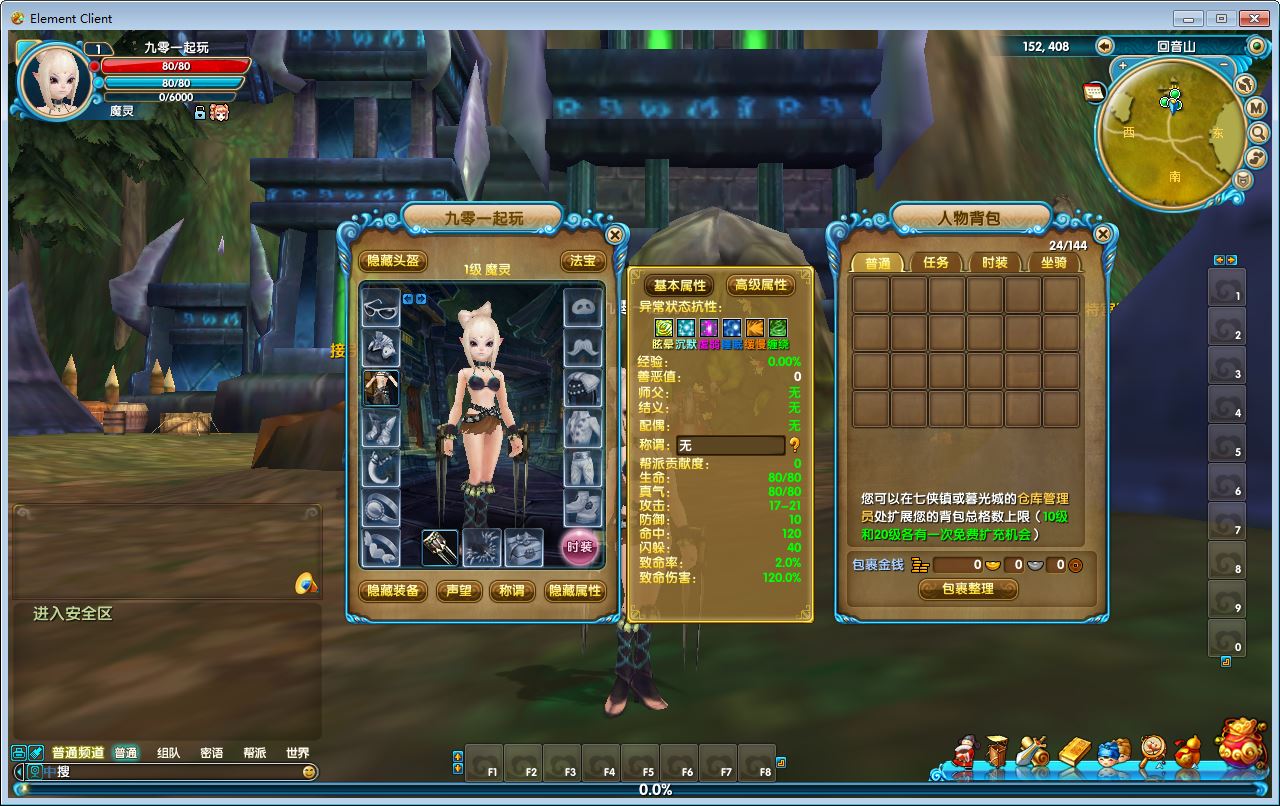Toggle the 隐藏装备 hide equipment button

[x=393, y=591]
